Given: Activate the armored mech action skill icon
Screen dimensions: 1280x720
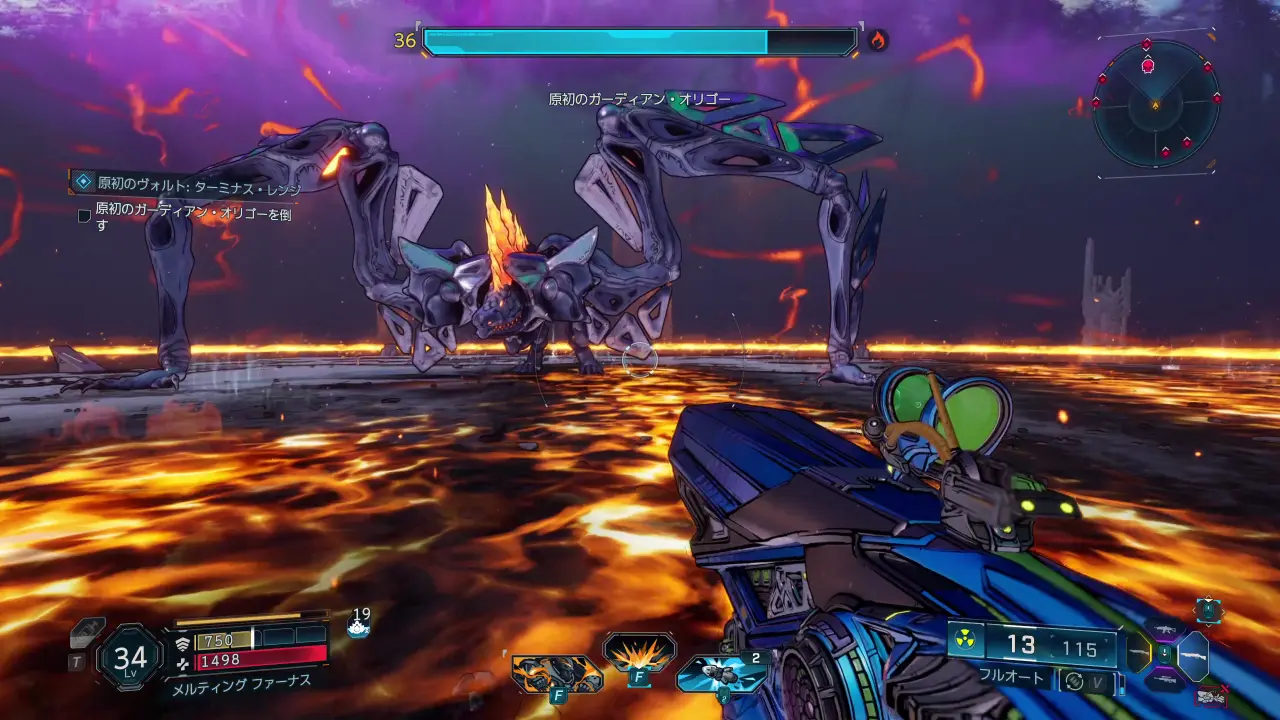Looking at the screenshot, I should [556, 673].
